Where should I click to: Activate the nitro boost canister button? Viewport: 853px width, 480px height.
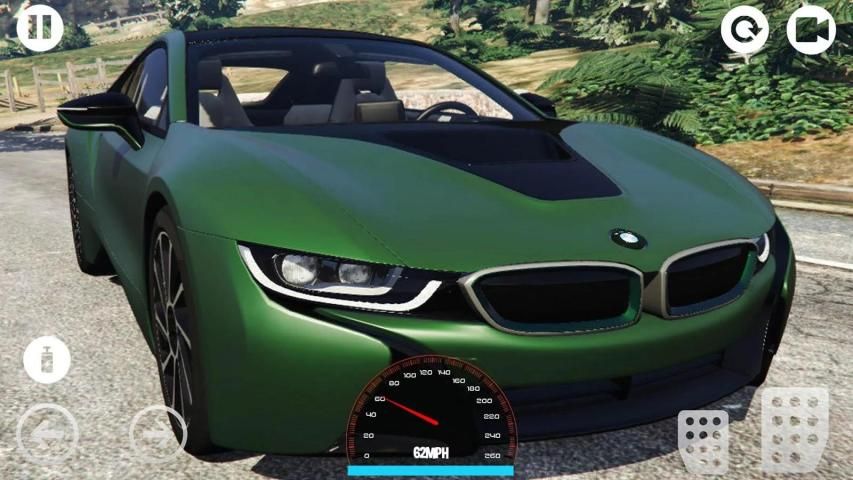(x=47, y=360)
